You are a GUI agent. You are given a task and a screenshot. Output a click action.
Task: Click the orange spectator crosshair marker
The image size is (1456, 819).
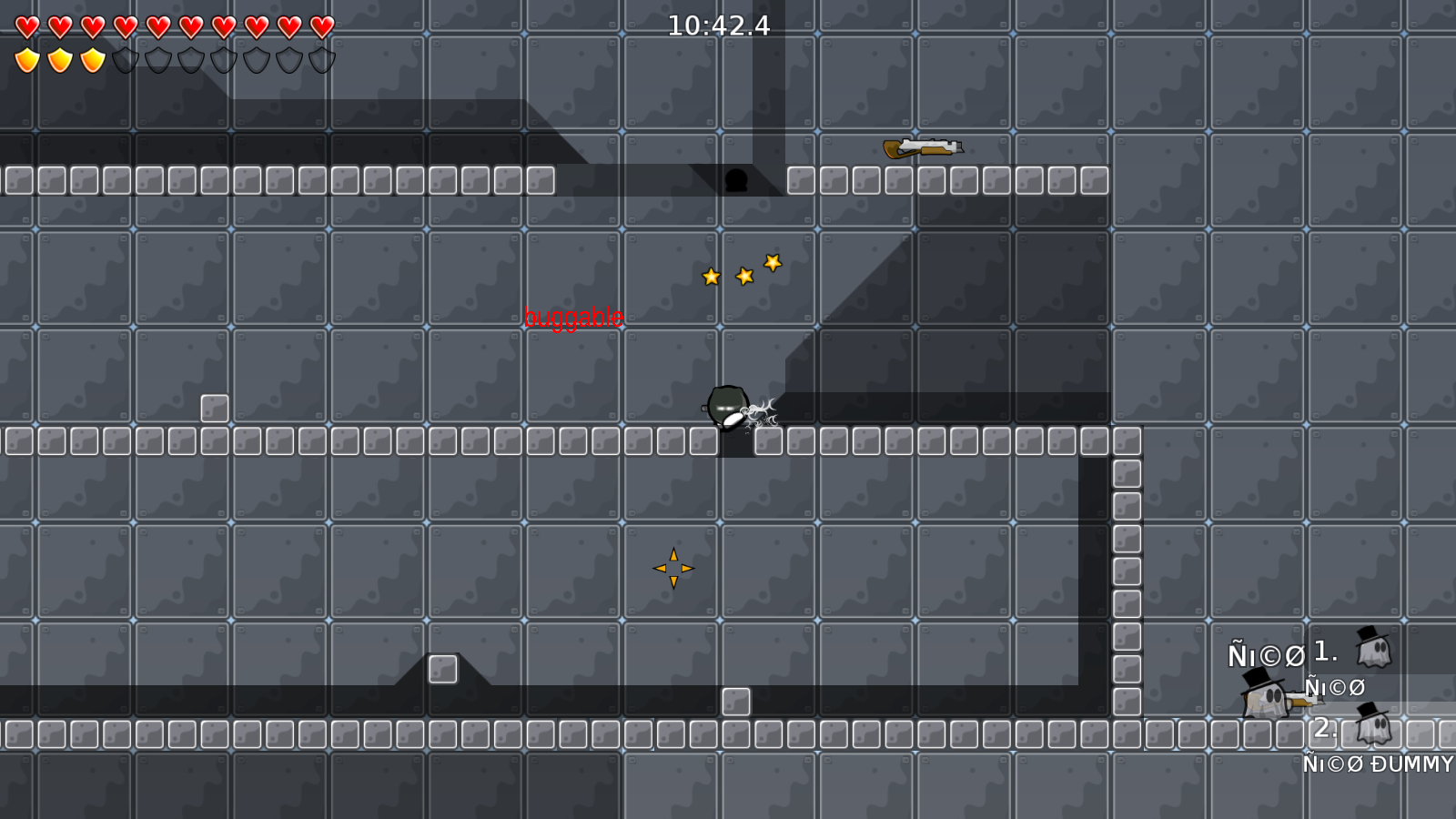click(673, 566)
